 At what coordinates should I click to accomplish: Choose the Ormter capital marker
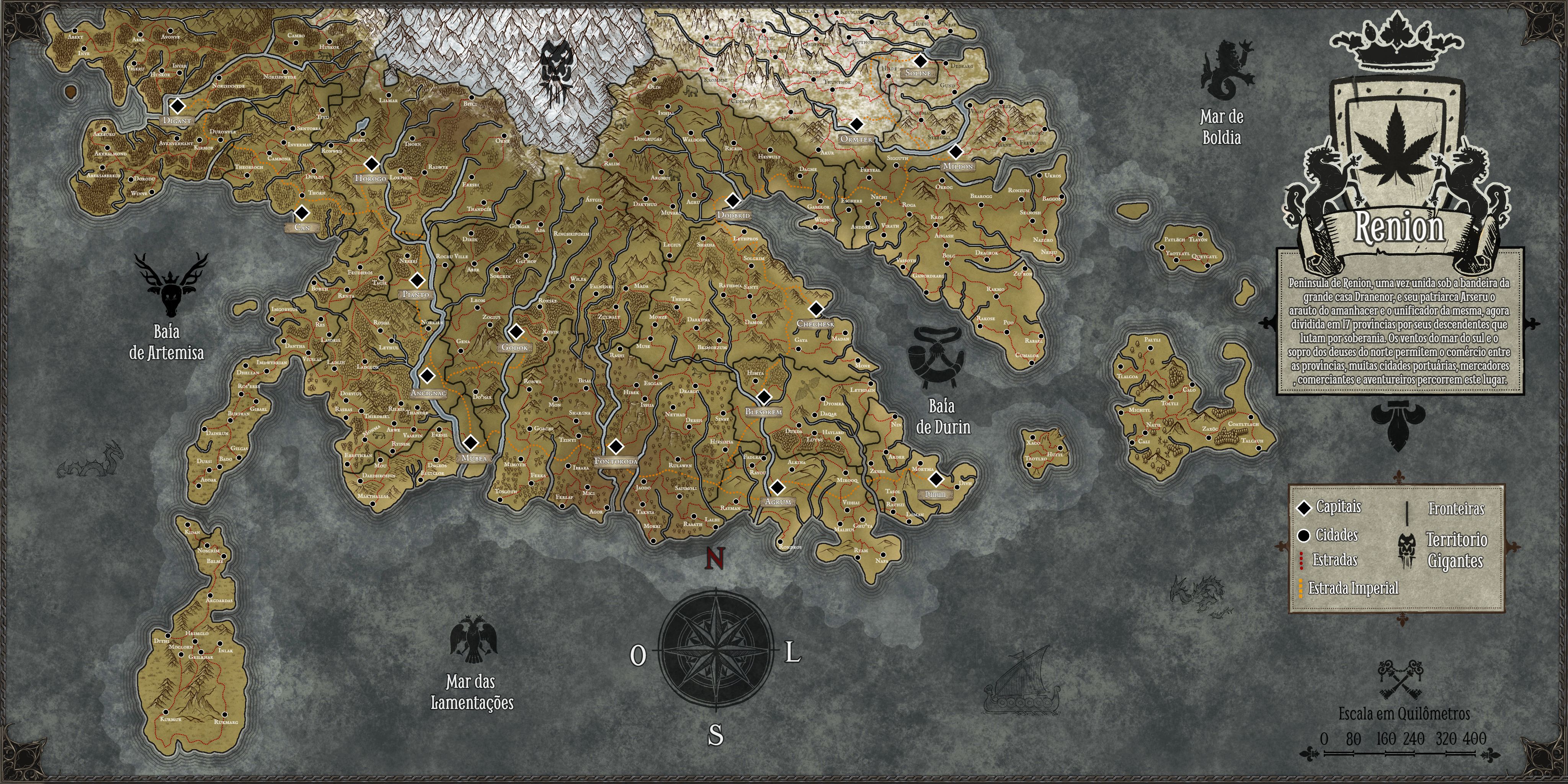(856, 124)
